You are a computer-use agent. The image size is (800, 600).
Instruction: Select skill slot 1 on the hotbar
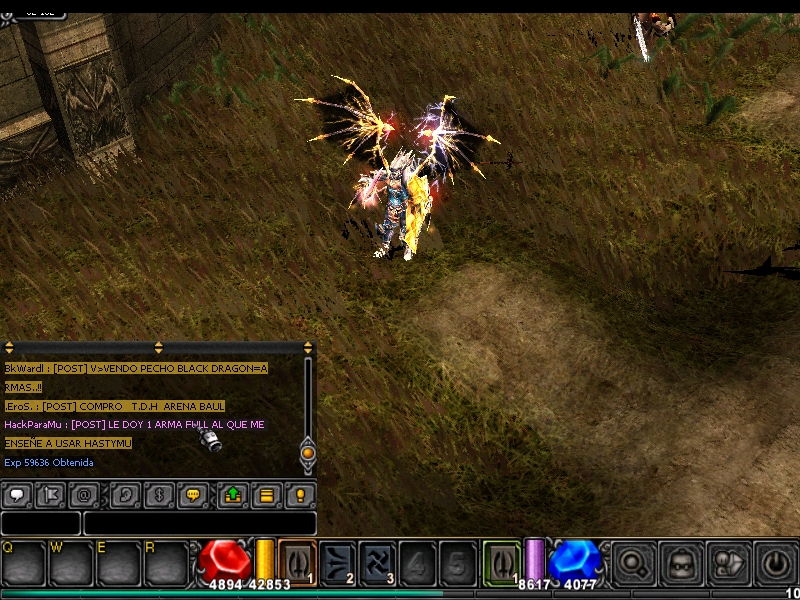pyautogui.click(x=297, y=561)
